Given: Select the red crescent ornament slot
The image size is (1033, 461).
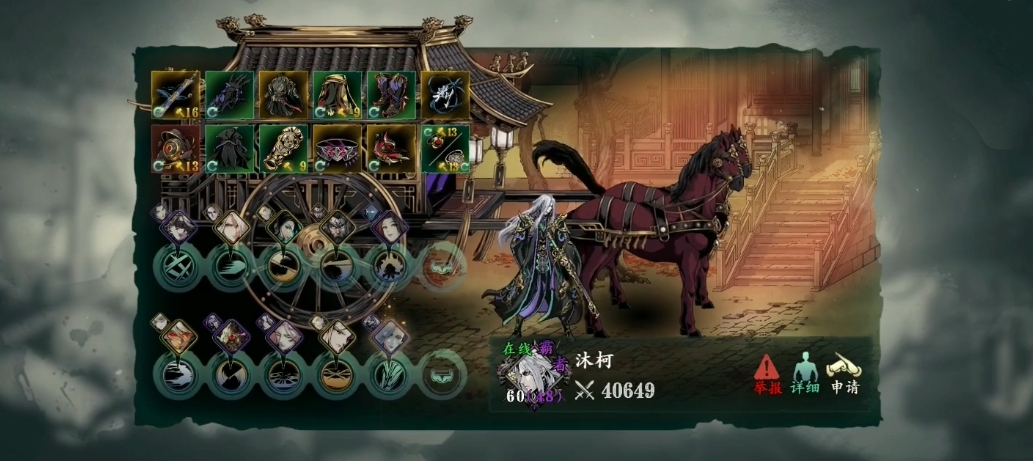Looking at the screenshot, I should pyautogui.click(x=390, y=149).
